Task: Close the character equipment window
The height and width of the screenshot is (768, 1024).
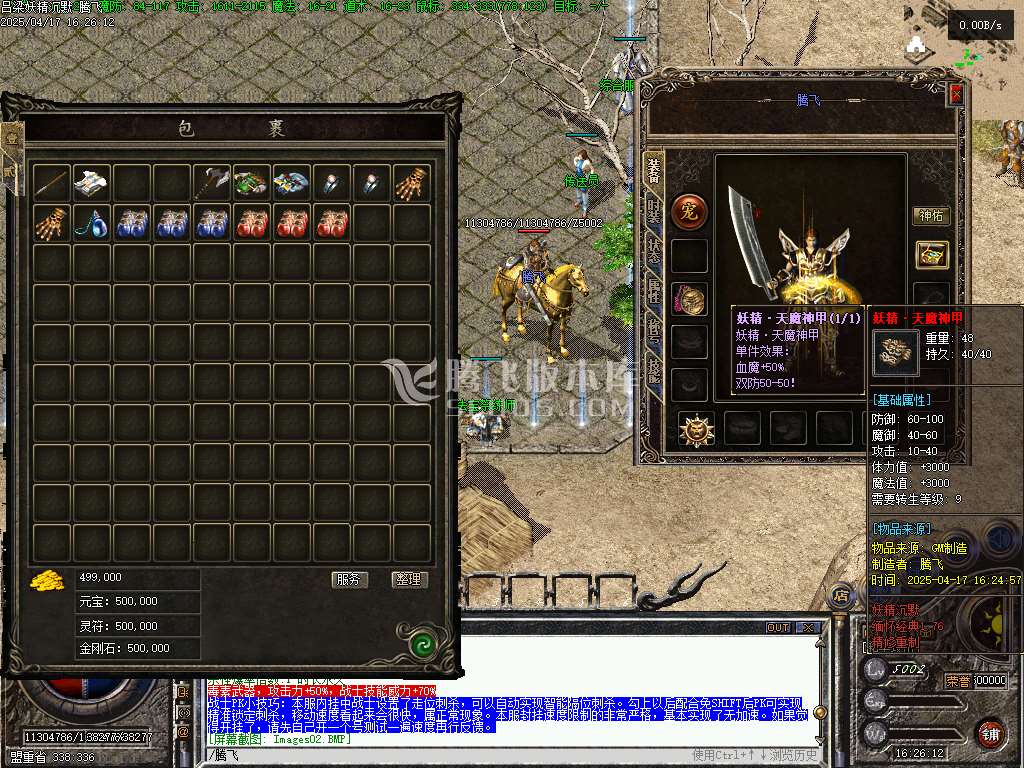Action: pos(956,94)
